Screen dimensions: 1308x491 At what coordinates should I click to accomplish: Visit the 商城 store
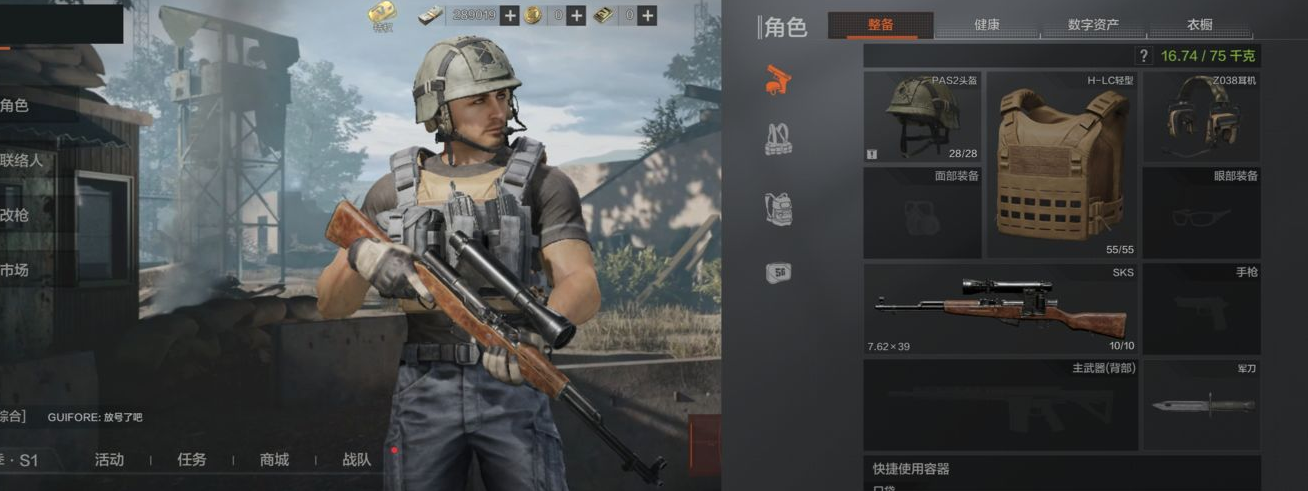(x=274, y=460)
